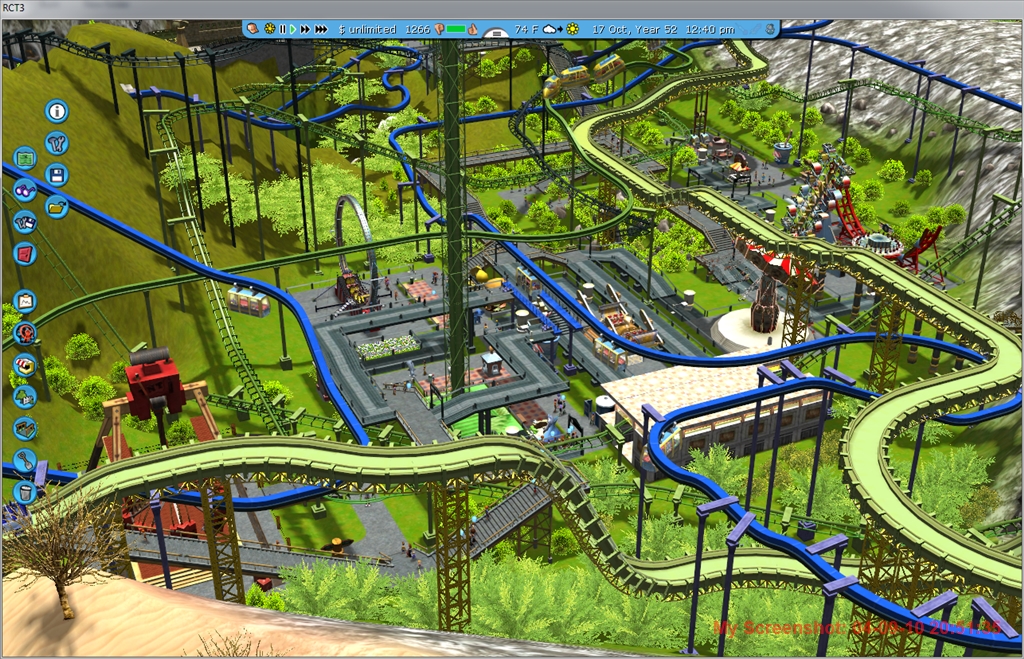Exit via the red door icon
The image size is (1024, 659).
tap(25, 254)
